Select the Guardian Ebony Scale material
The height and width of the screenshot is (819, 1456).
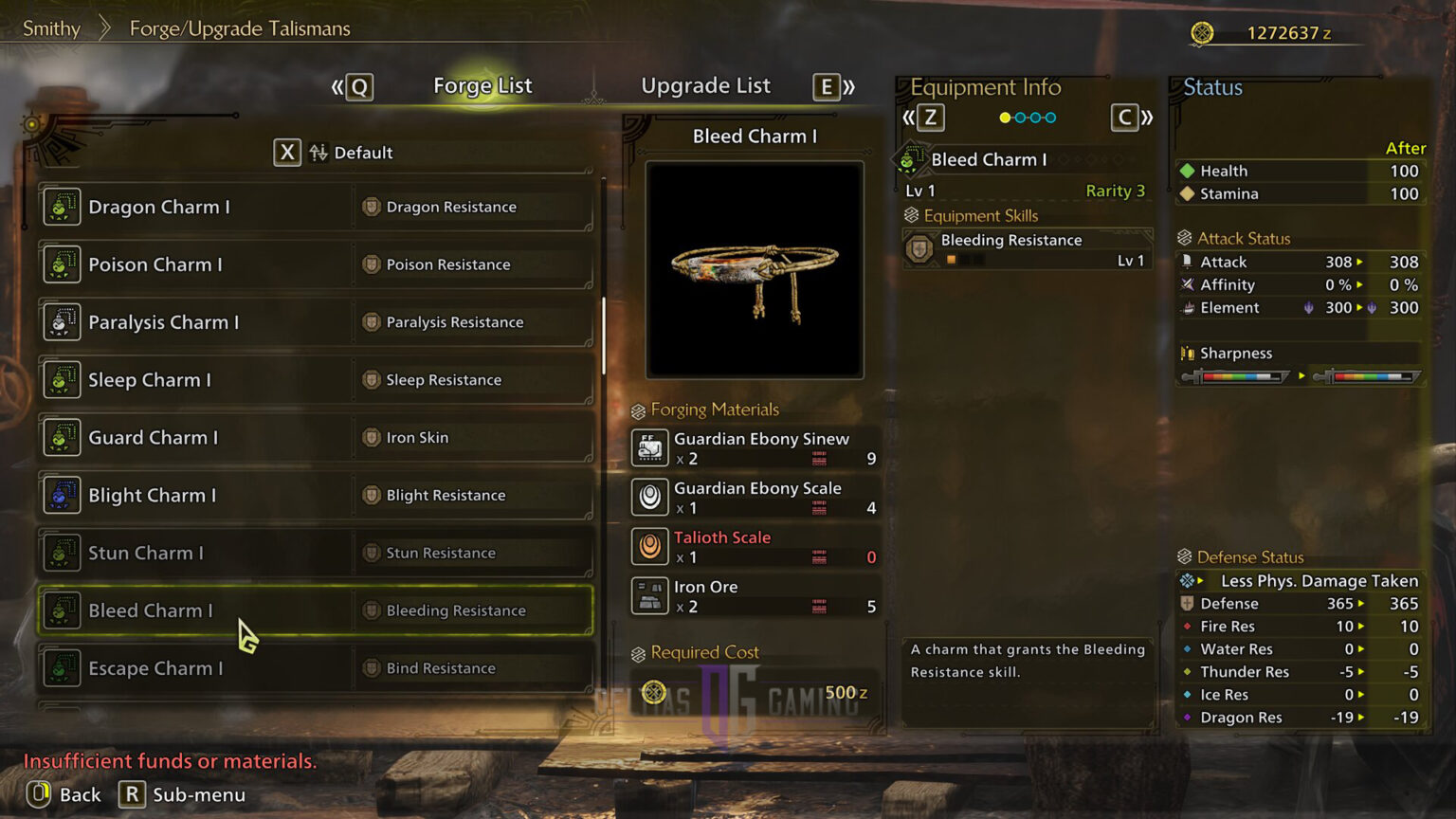click(755, 498)
